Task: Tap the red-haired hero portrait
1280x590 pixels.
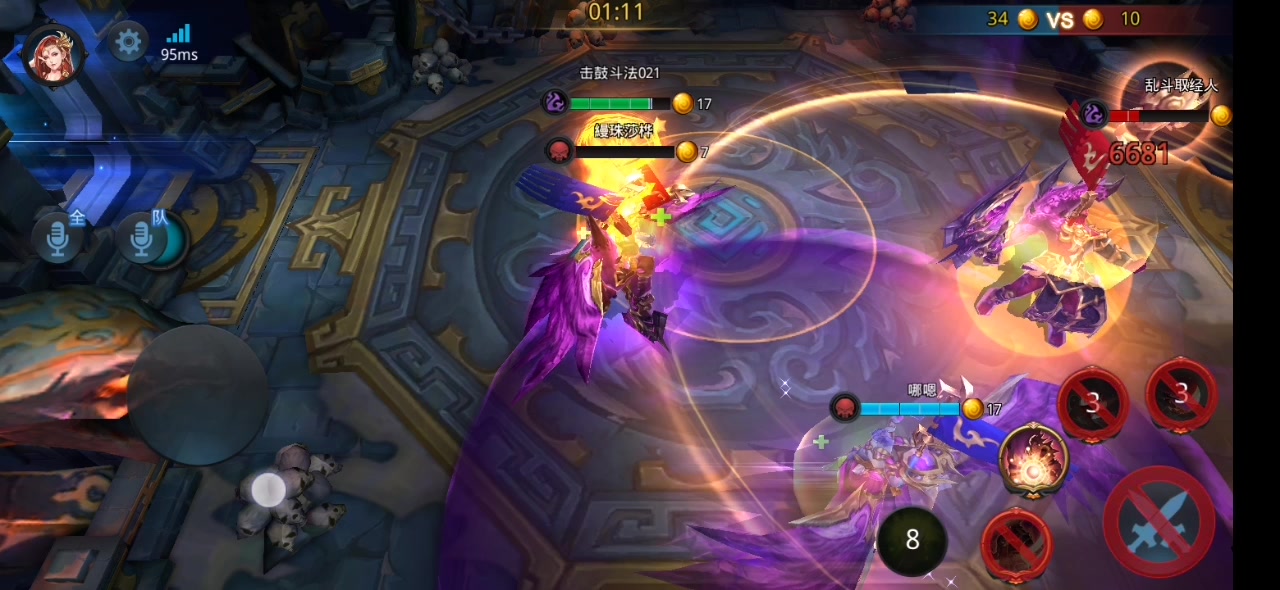Action: [53, 53]
